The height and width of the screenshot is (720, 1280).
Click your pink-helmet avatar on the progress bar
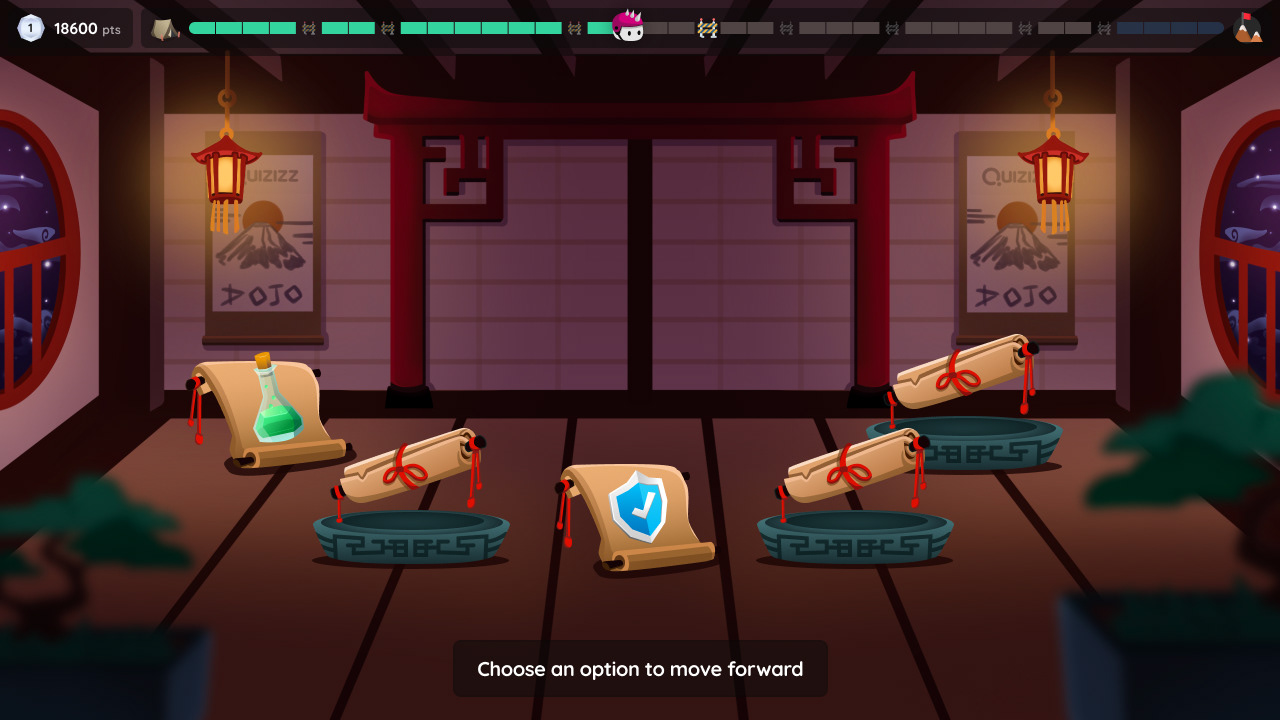(630, 27)
